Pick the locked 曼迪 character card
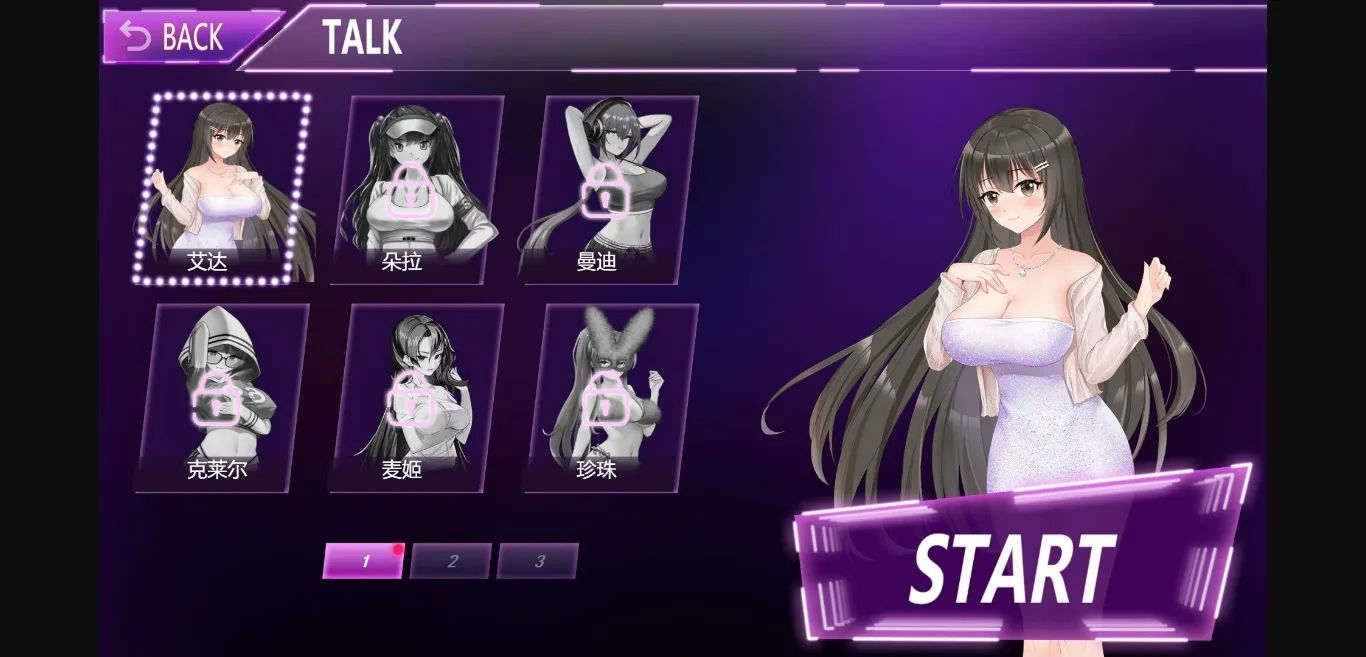 click(607, 190)
